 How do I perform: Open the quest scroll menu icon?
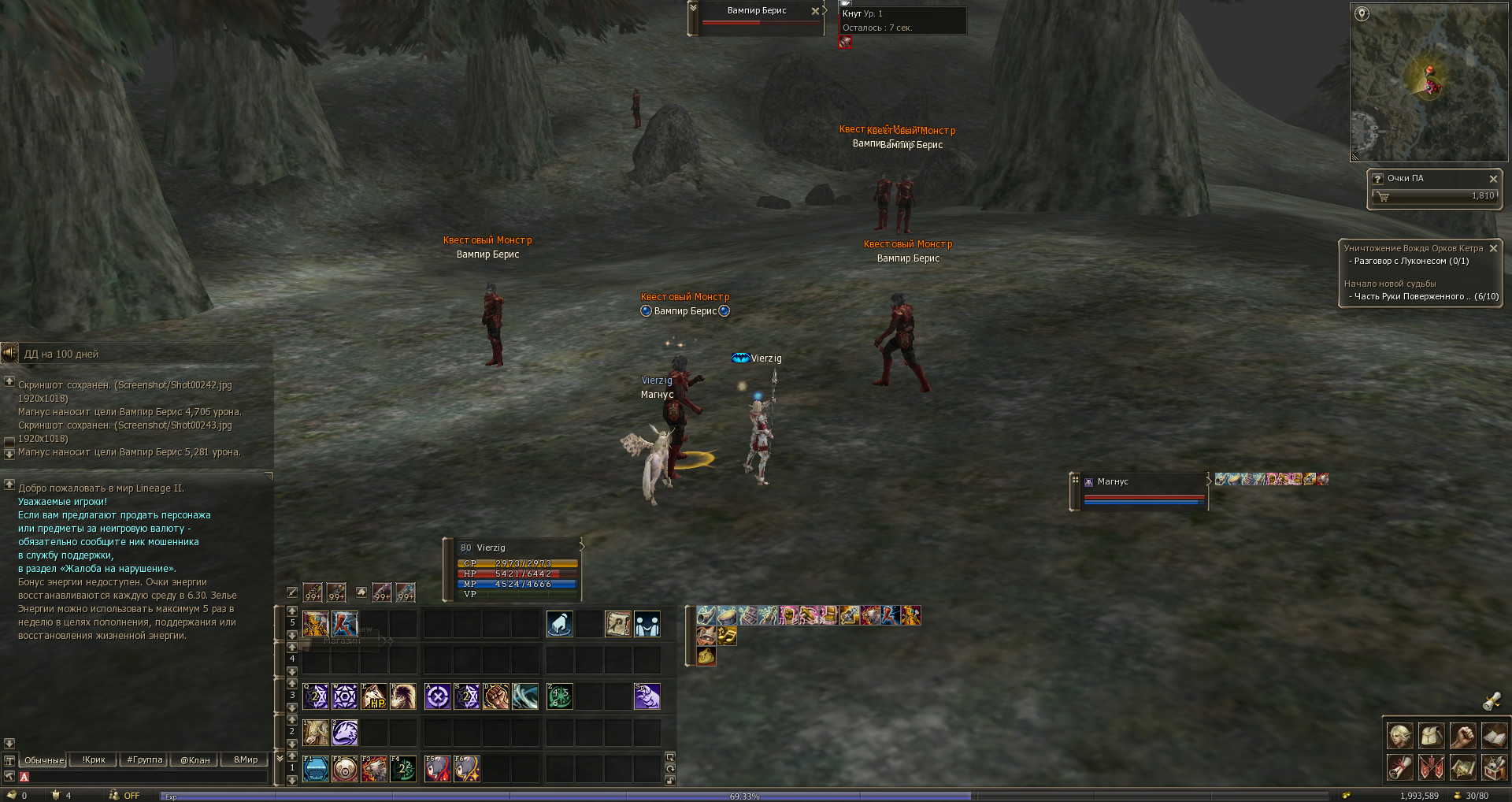(x=1399, y=767)
